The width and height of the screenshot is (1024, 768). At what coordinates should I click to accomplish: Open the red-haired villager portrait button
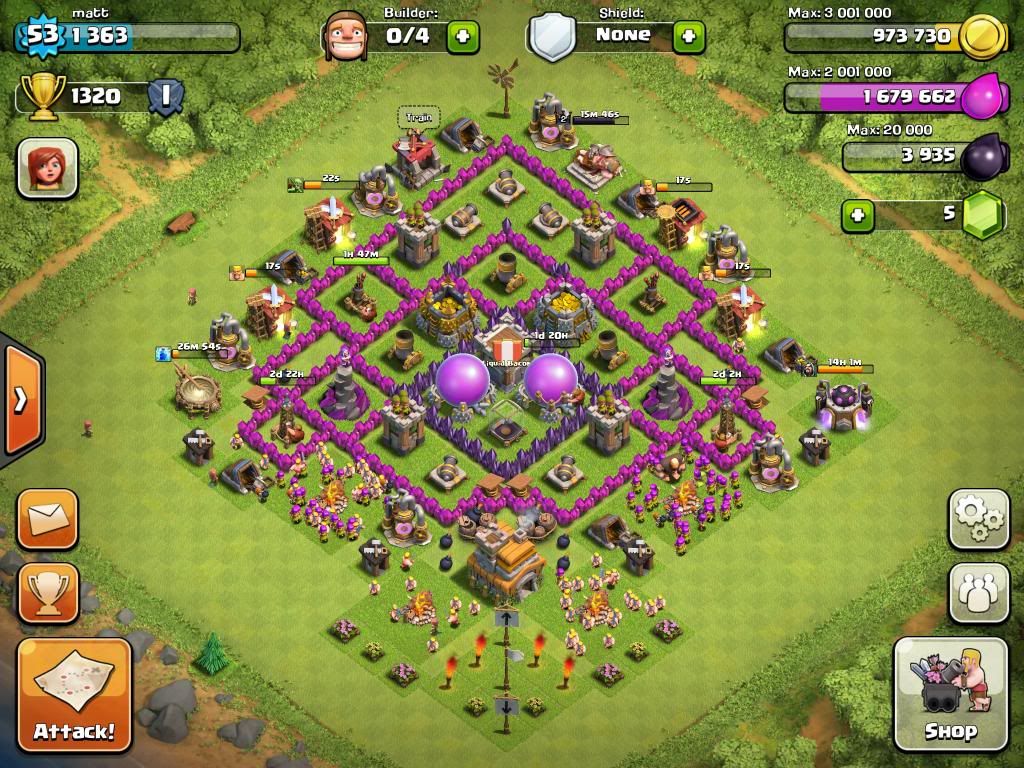point(47,167)
